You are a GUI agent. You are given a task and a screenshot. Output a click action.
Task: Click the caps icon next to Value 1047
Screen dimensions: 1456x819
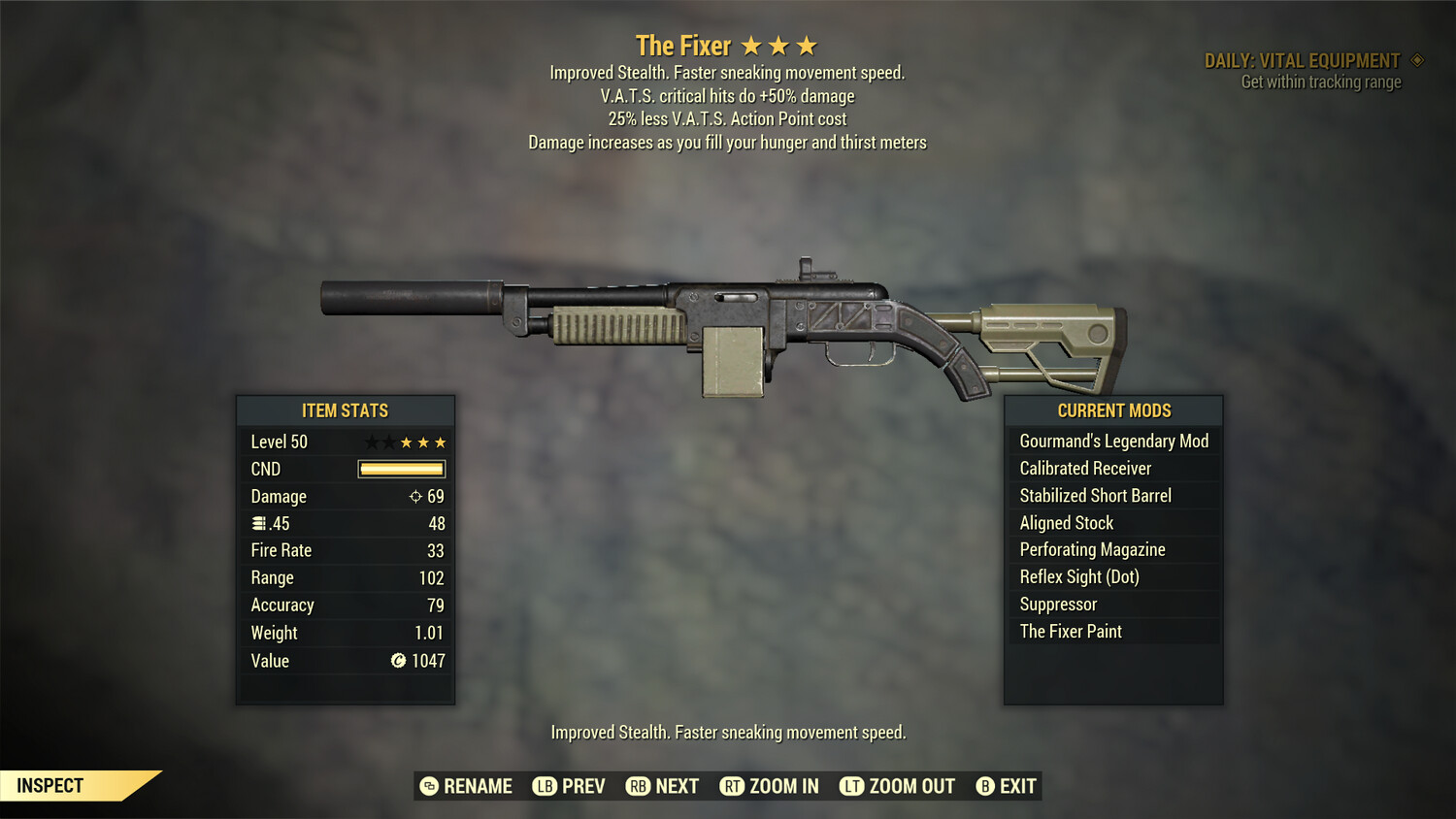pyautogui.click(x=398, y=661)
